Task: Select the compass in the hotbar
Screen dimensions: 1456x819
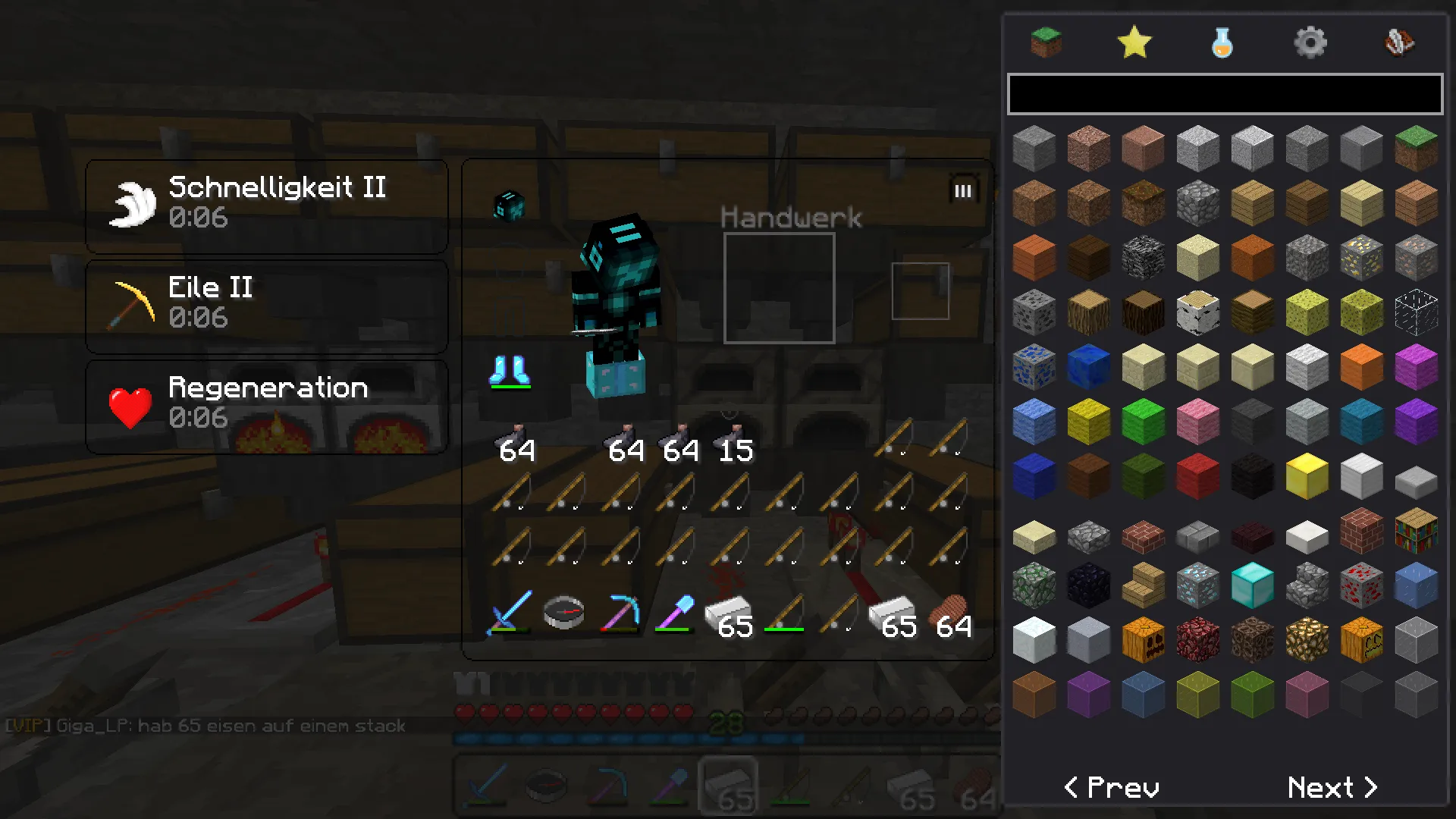Action: pyautogui.click(x=564, y=613)
